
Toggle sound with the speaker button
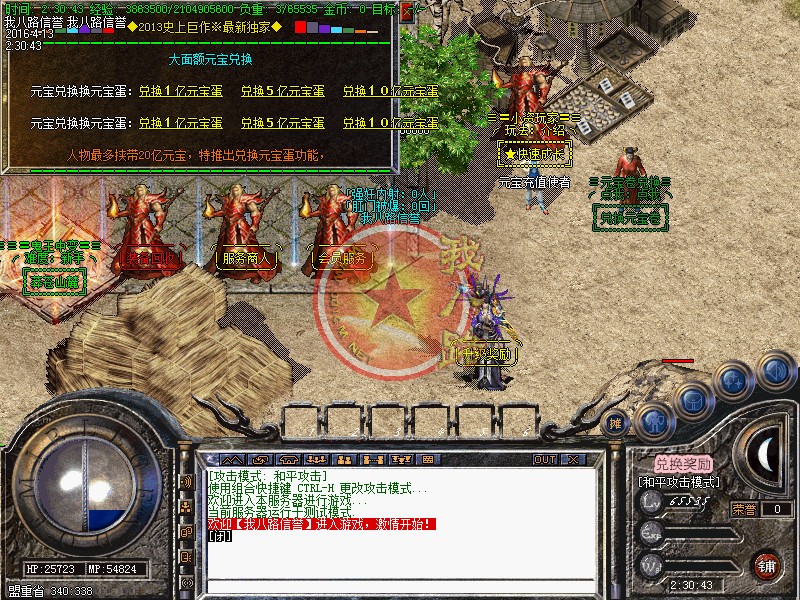[774, 370]
